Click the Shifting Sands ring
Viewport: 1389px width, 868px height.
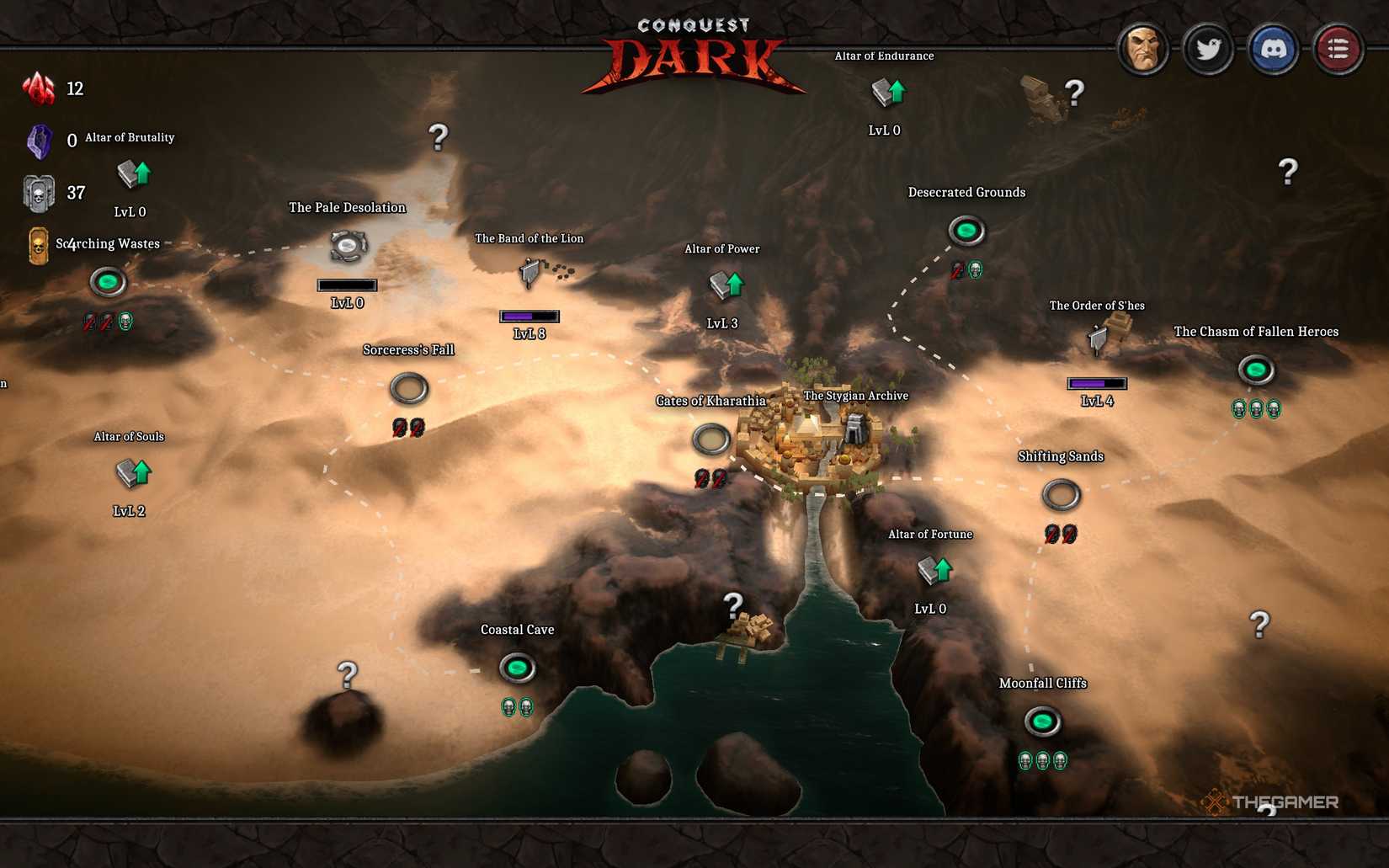coord(1062,495)
